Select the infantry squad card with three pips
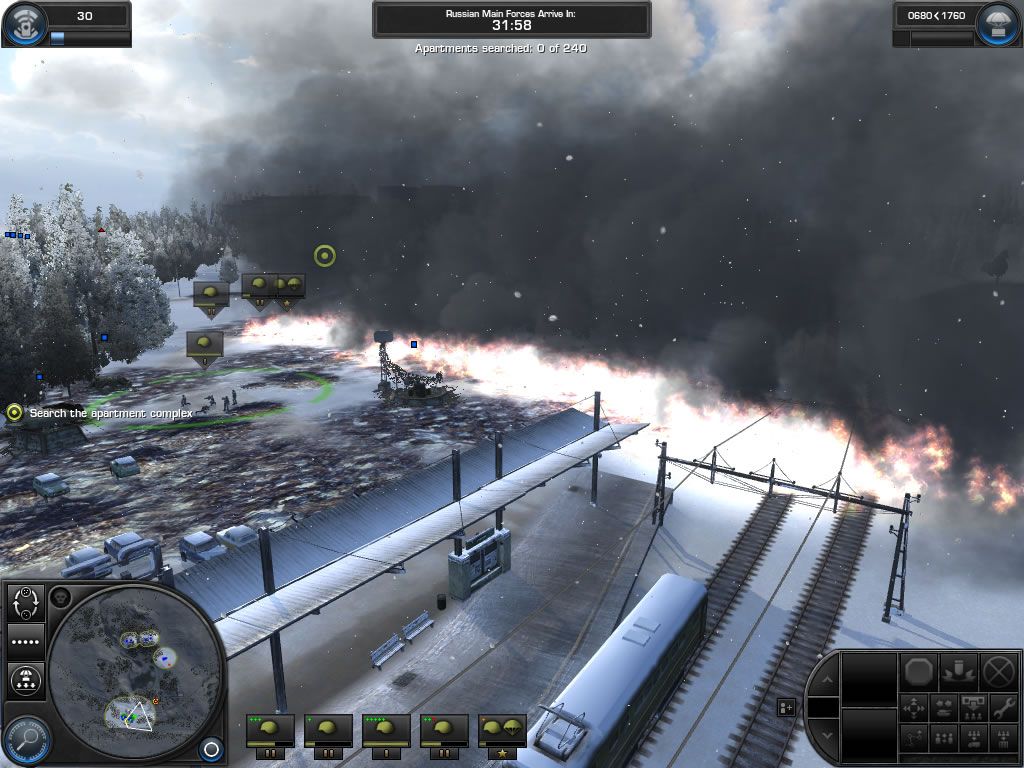 pos(271,730)
